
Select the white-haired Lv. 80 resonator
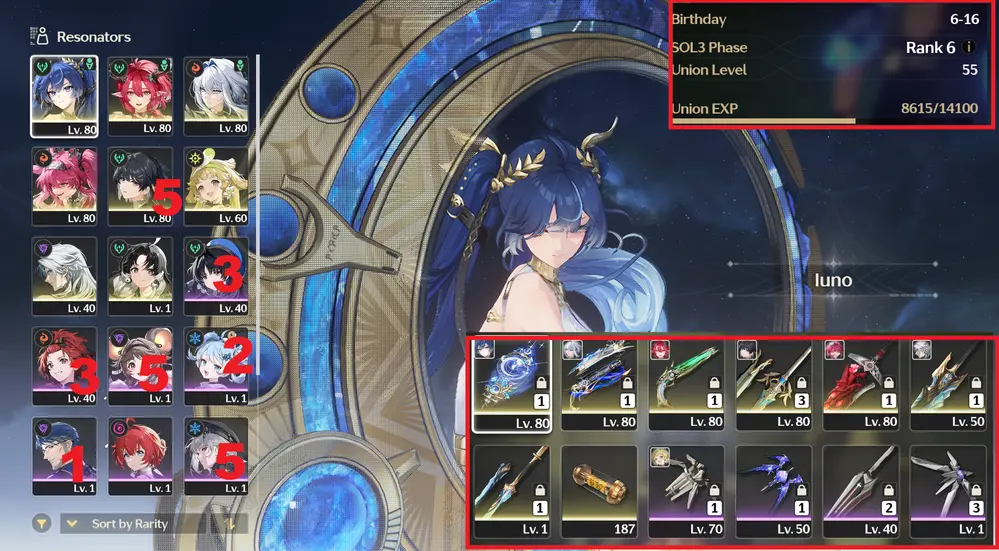(x=216, y=94)
